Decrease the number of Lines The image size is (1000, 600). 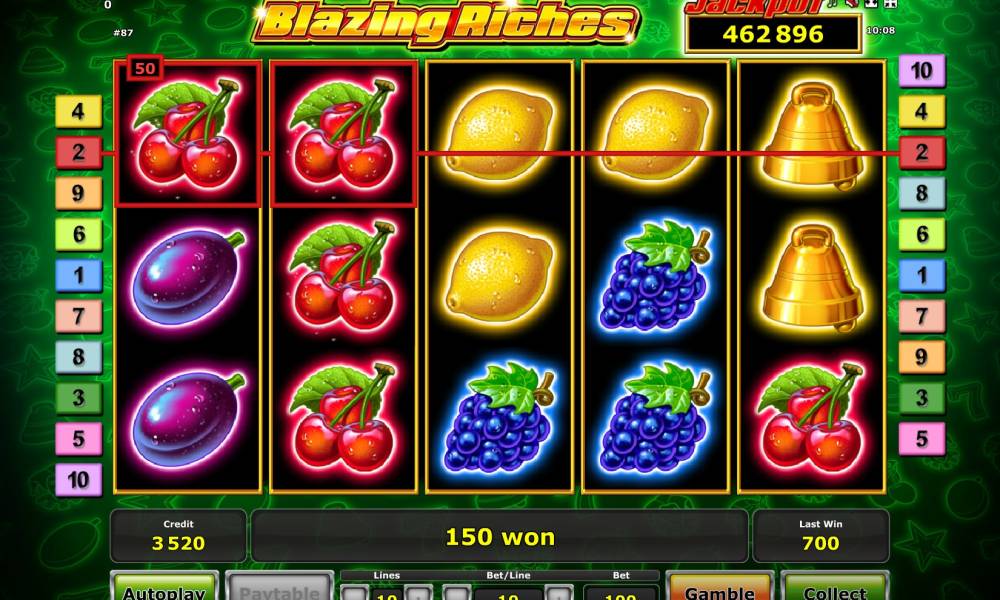(354, 594)
